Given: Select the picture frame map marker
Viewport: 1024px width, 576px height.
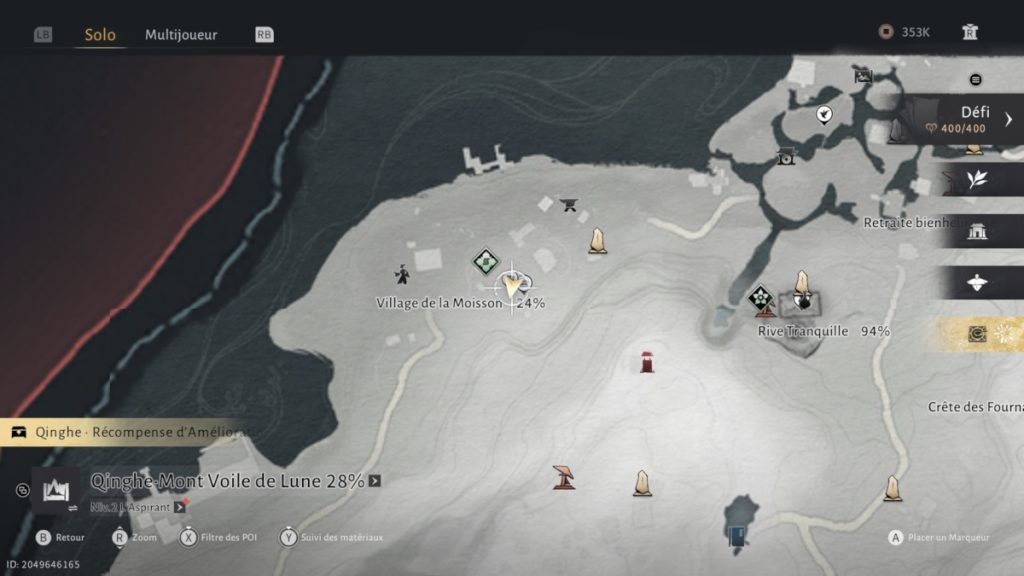Looking at the screenshot, I should point(863,75).
